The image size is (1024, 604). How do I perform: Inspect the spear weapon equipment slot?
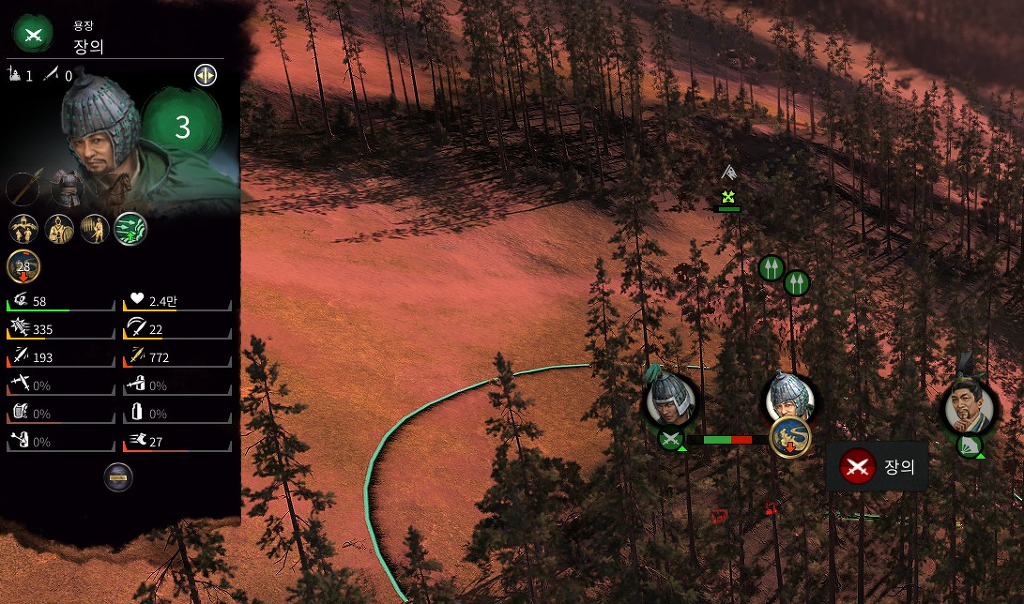(24, 188)
